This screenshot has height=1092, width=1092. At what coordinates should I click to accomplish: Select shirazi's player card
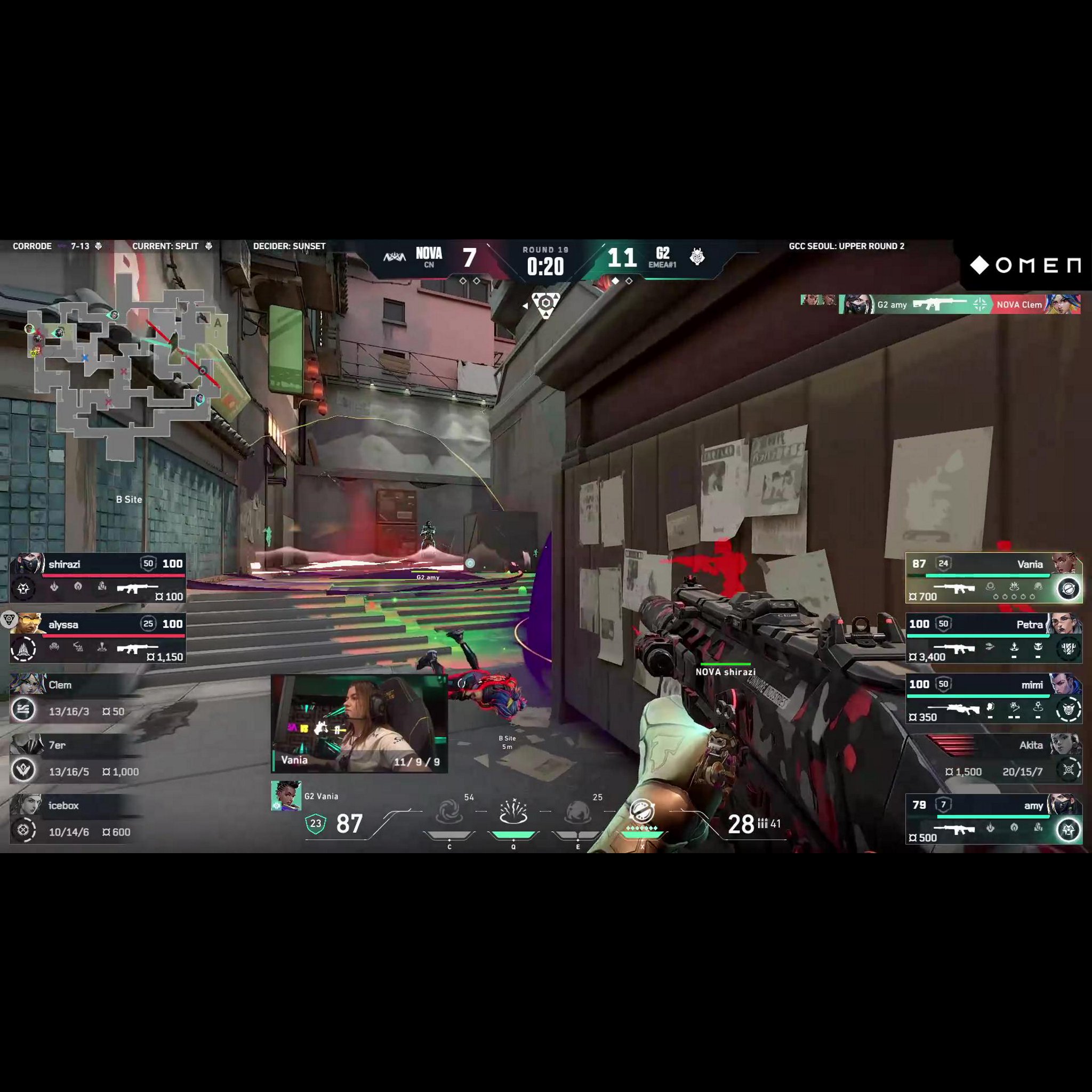click(x=98, y=577)
